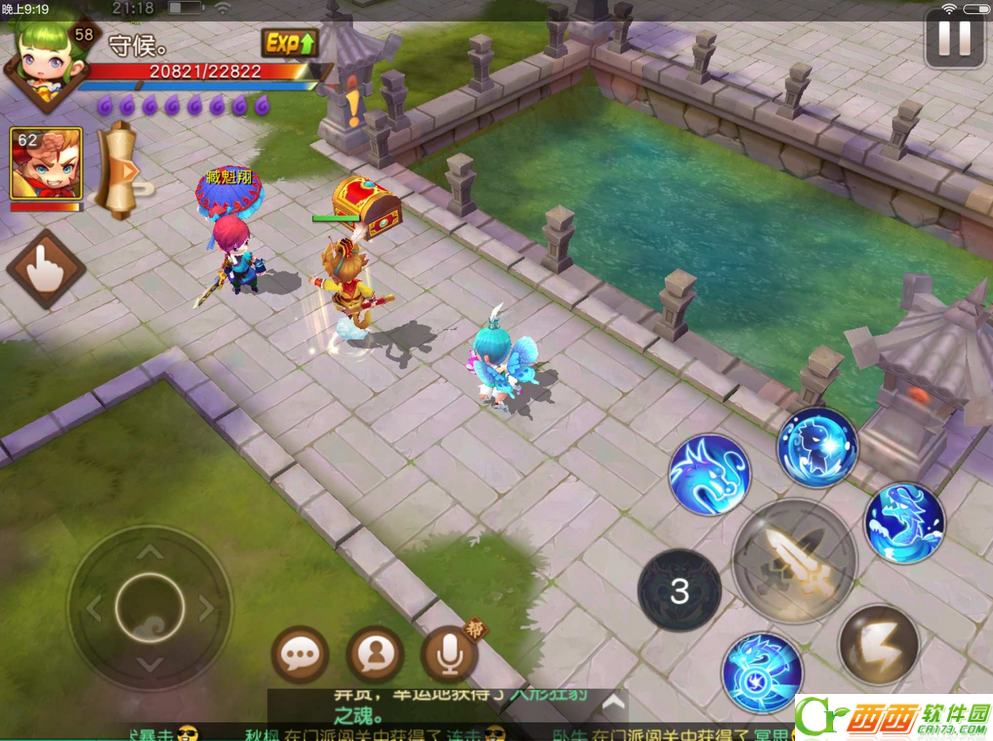Cast the water dragon wave skill
Screen dimensions: 993x741
click(x=904, y=524)
